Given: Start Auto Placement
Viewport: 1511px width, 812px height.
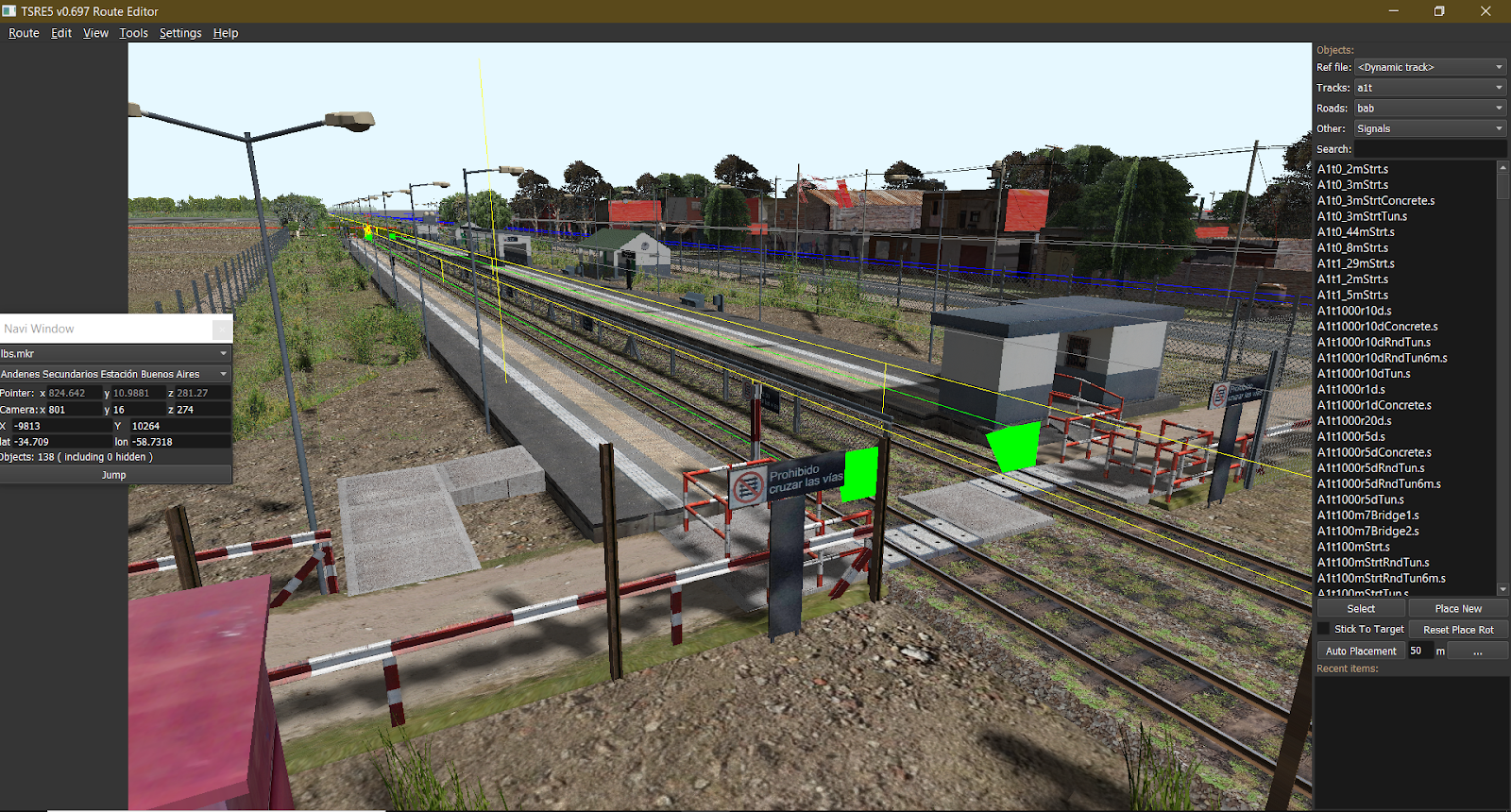Looking at the screenshot, I should coord(1360,651).
